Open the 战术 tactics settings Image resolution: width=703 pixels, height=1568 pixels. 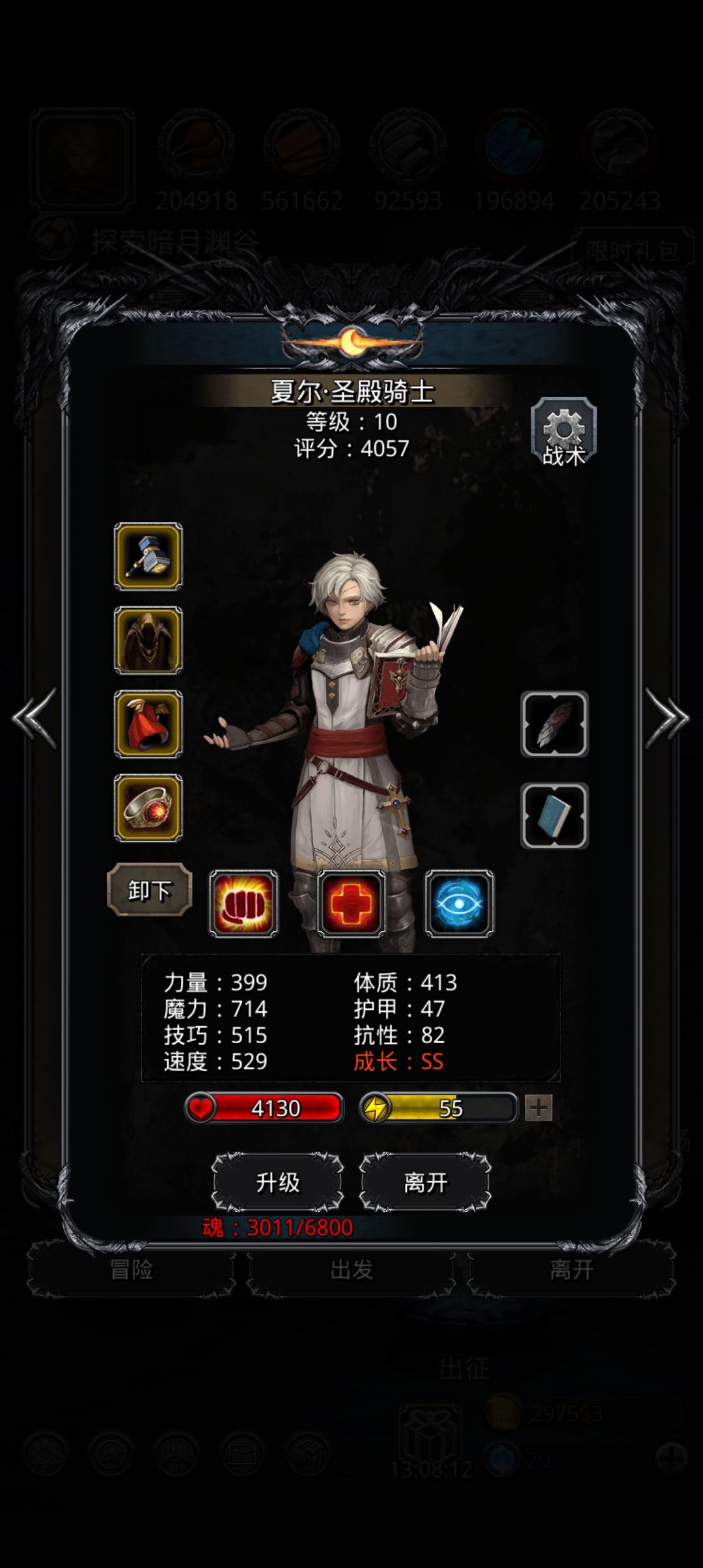(x=564, y=432)
